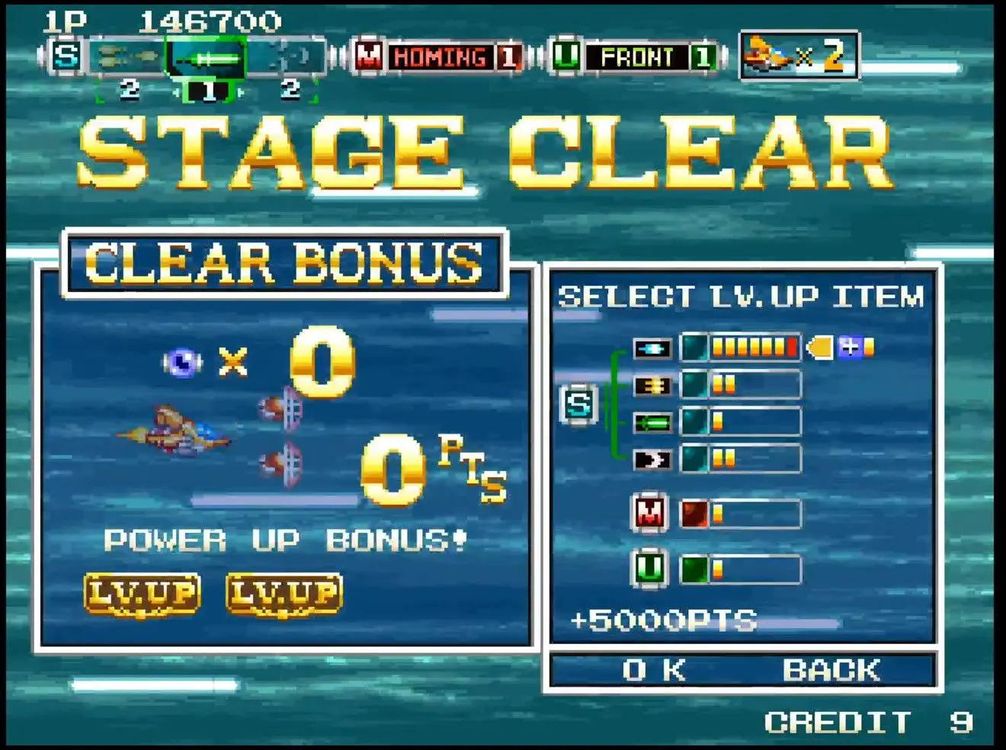The image size is (1006, 750).
Task: Click the FRONT unit indicator
Action: [635, 57]
